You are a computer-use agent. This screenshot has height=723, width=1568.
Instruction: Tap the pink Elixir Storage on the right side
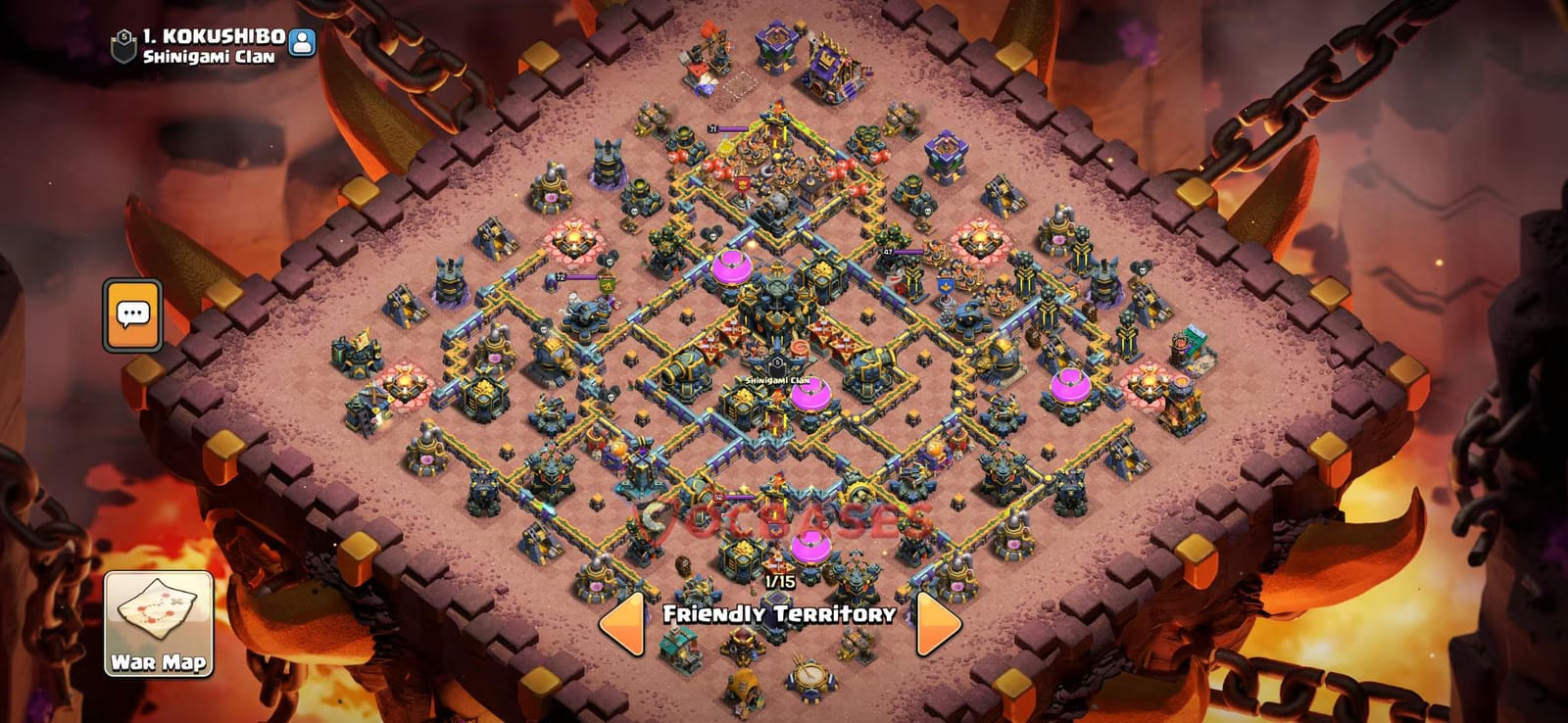1068,385
